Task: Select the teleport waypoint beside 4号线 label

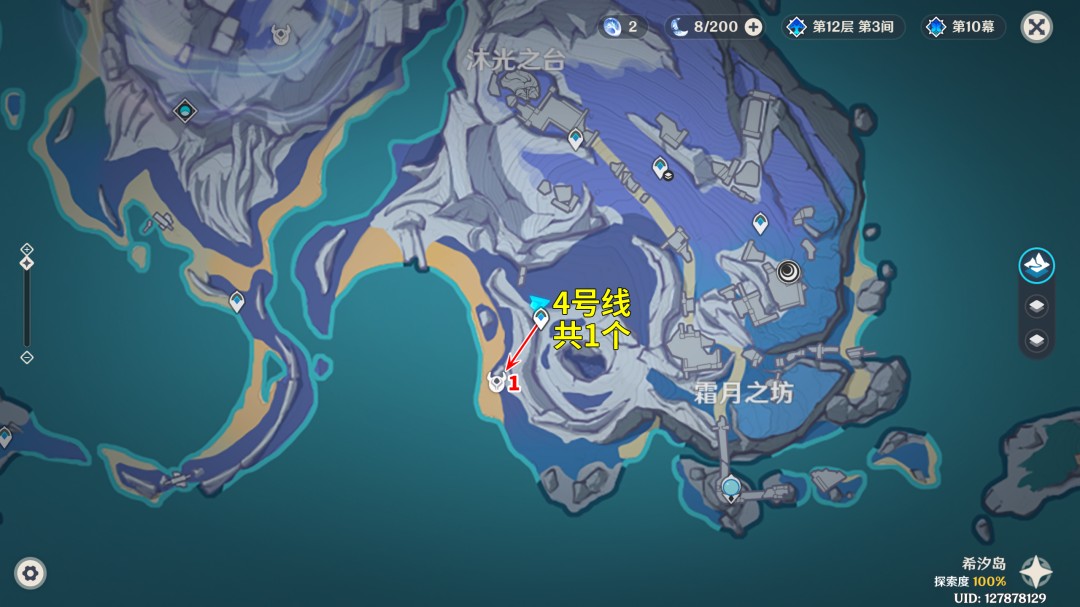Action: coord(541,319)
